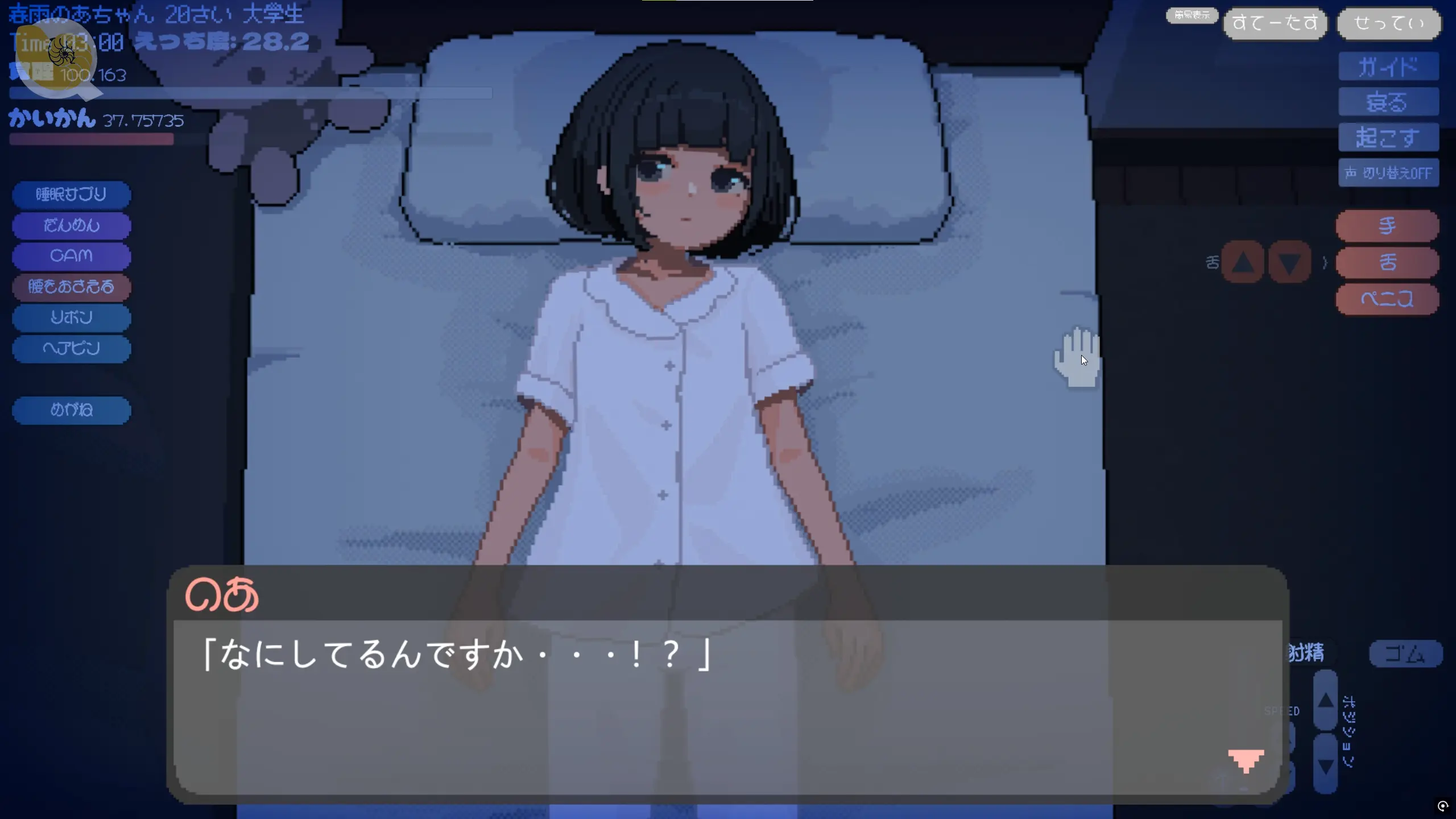This screenshot has height=819, width=1456.
Task: Choose the 寝る button
Action: [x=1388, y=102]
